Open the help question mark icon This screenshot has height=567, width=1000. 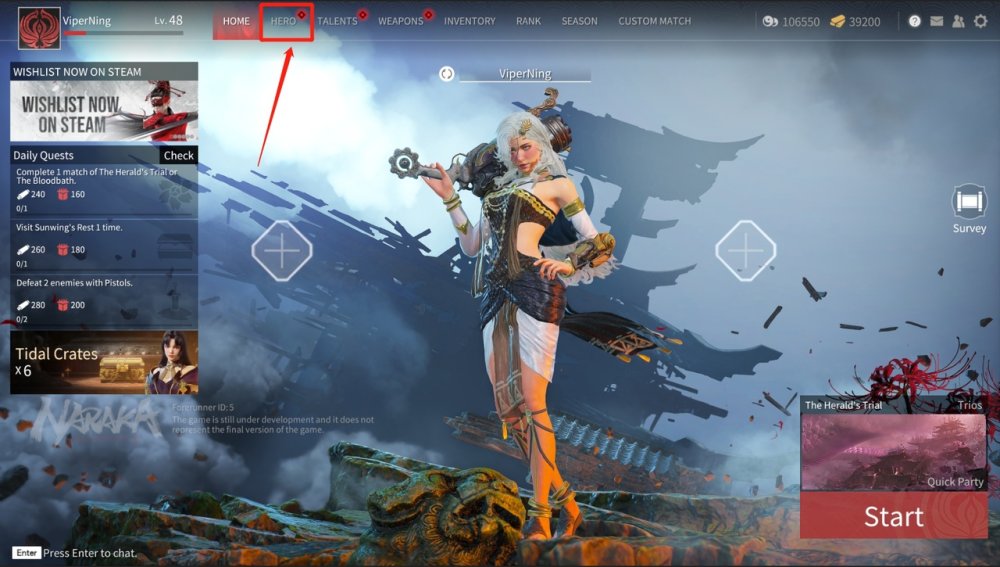(915, 21)
